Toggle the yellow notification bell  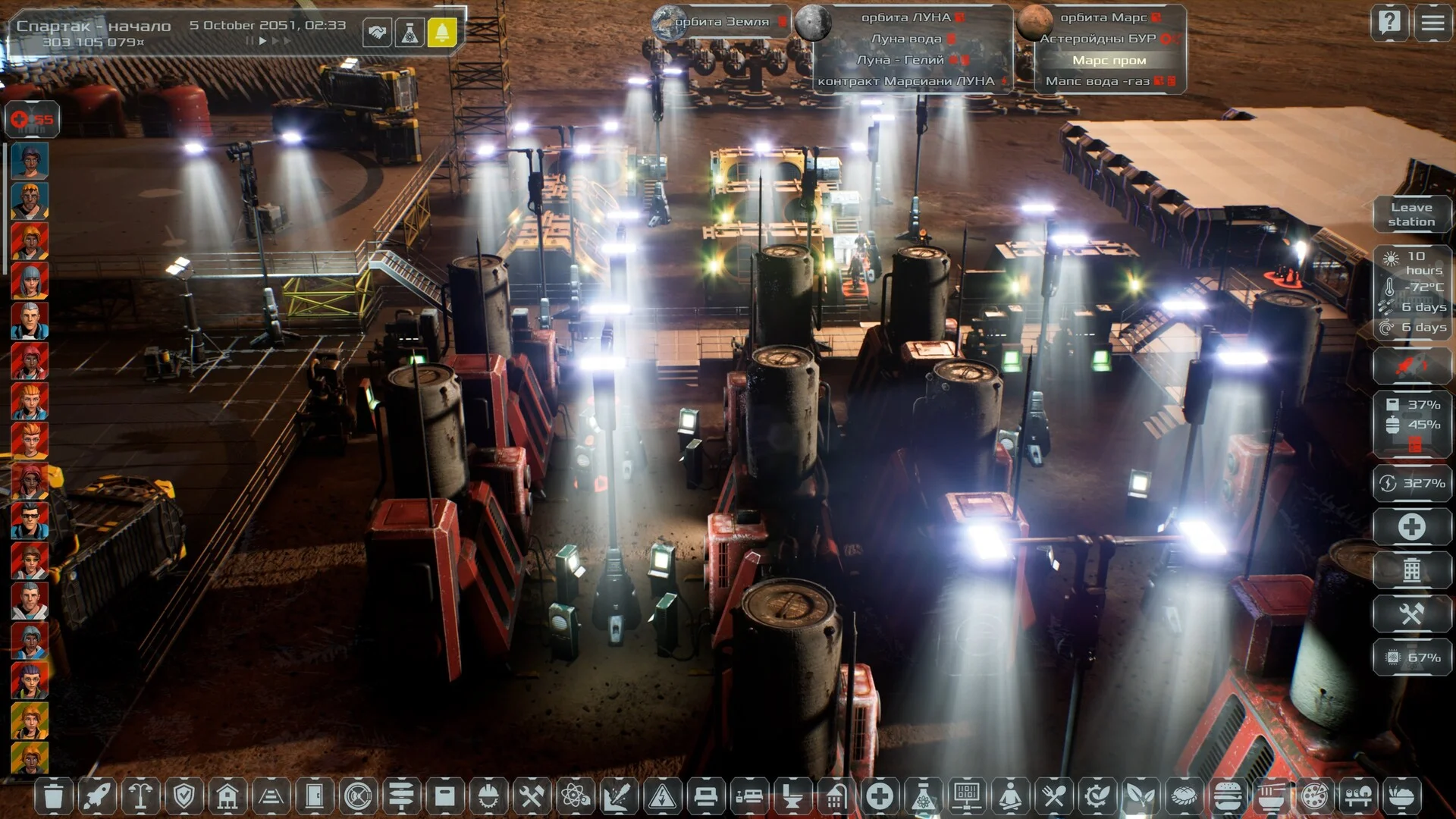(x=442, y=33)
